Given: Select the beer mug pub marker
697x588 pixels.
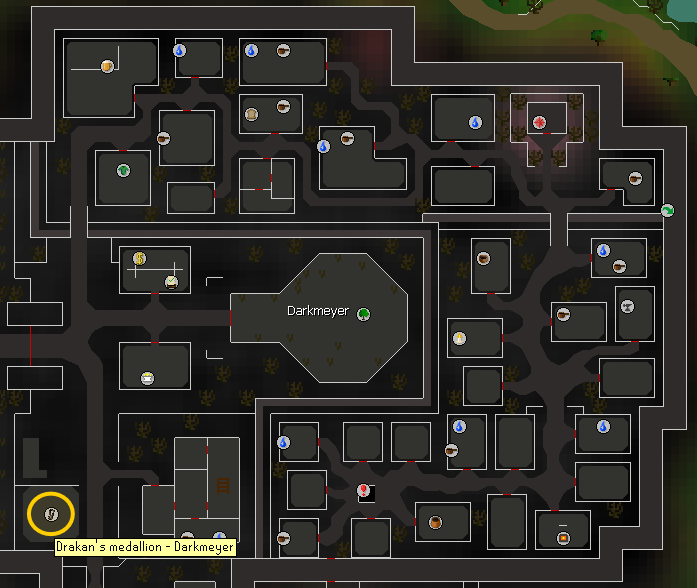Looking at the screenshot, I should coord(107,67).
